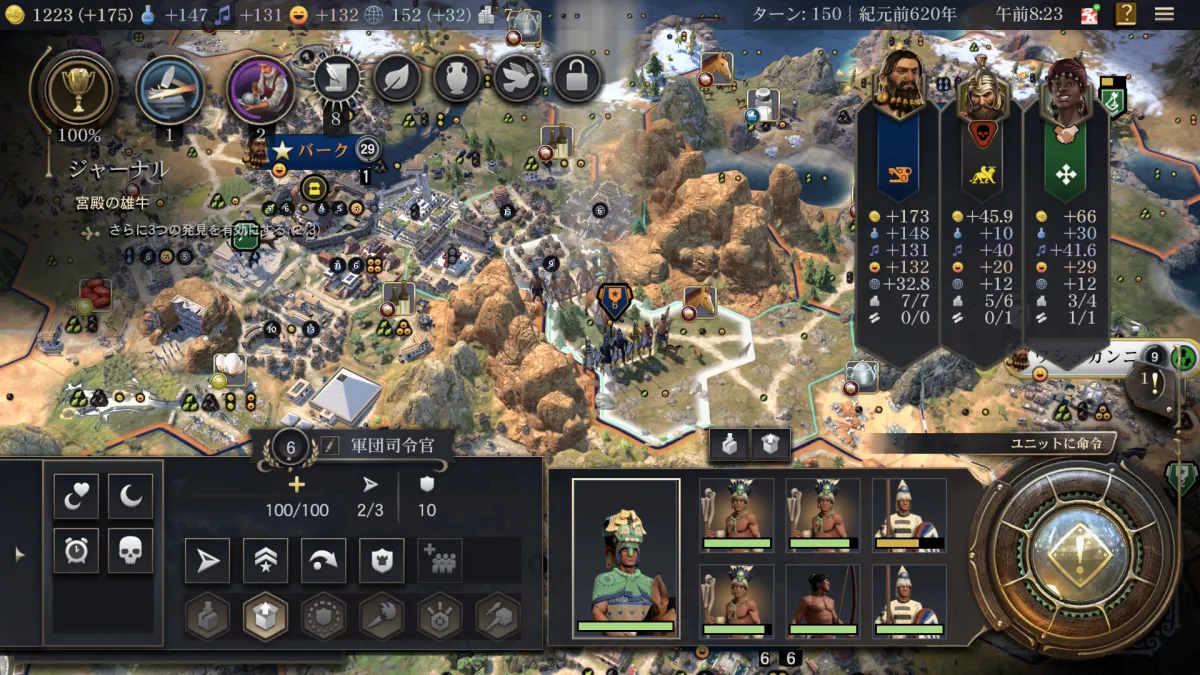Click the padlock unlocks button
This screenshot has width=1200, height=675.
click(577, 78)
